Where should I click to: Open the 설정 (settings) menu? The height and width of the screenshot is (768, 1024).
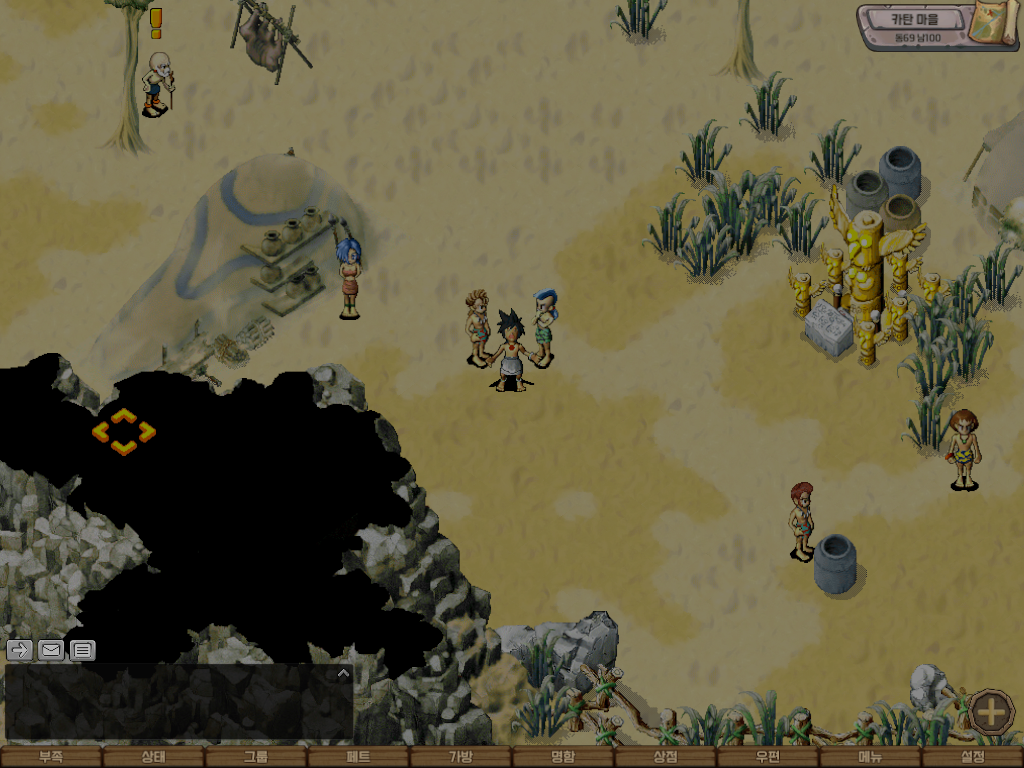point(972,757)
